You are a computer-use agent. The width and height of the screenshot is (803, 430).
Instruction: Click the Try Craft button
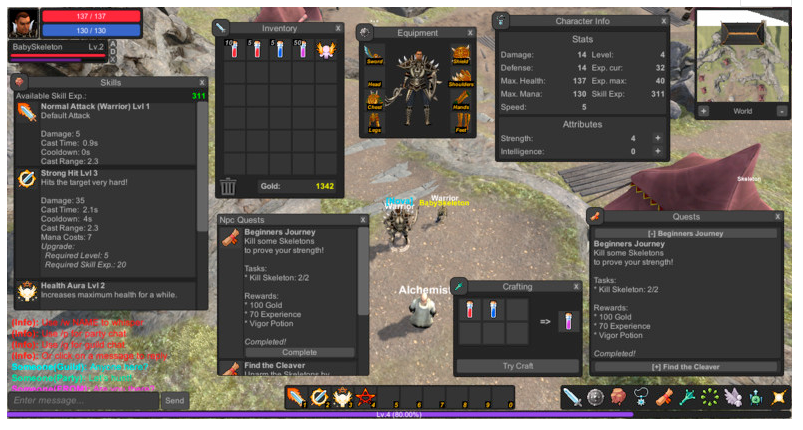519,366
